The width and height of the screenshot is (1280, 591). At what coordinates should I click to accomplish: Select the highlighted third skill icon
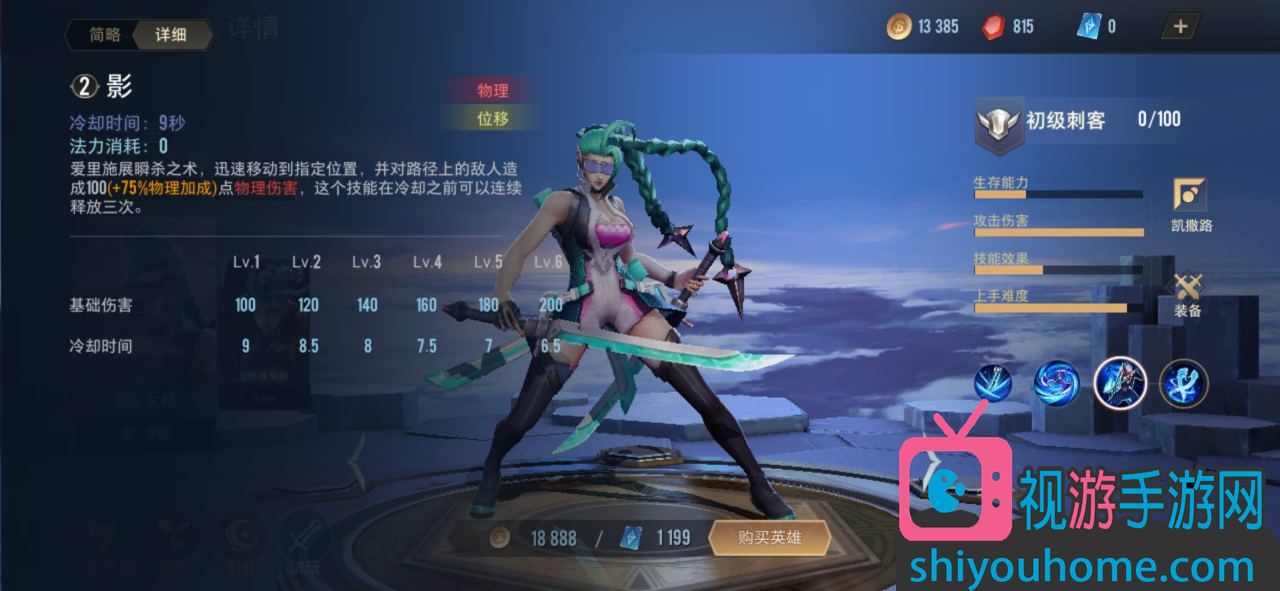pos(1120,383)
